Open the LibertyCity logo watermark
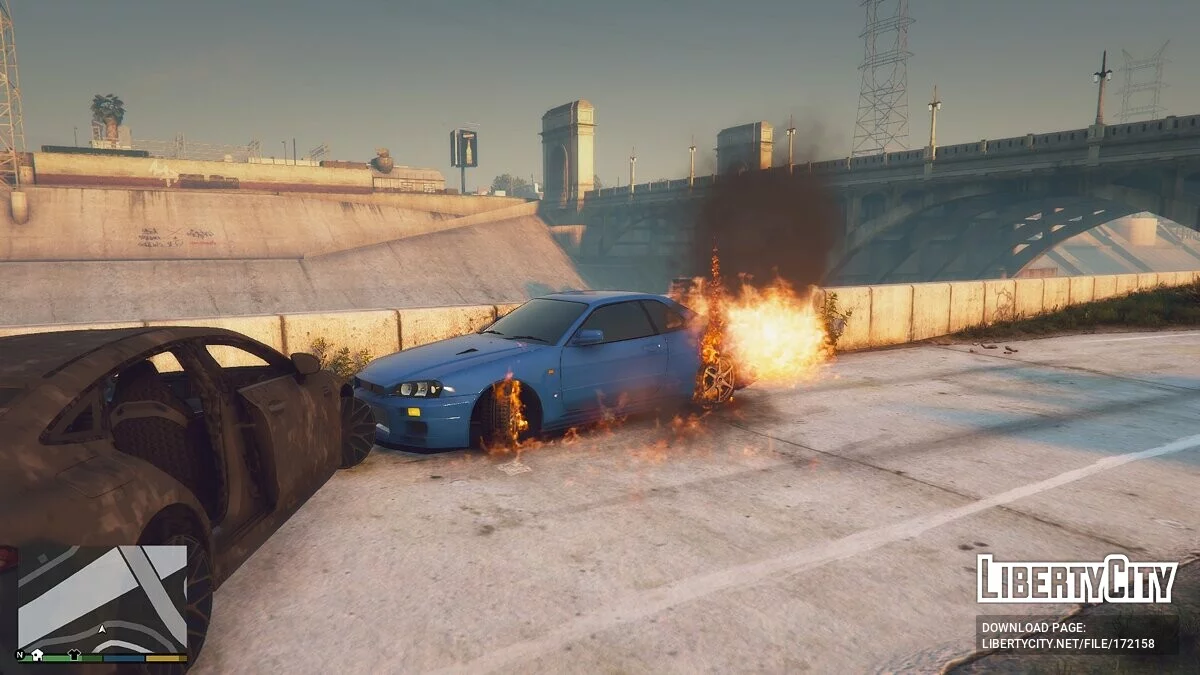Viewport: 1200px width, 675px height. (1076, 579)
